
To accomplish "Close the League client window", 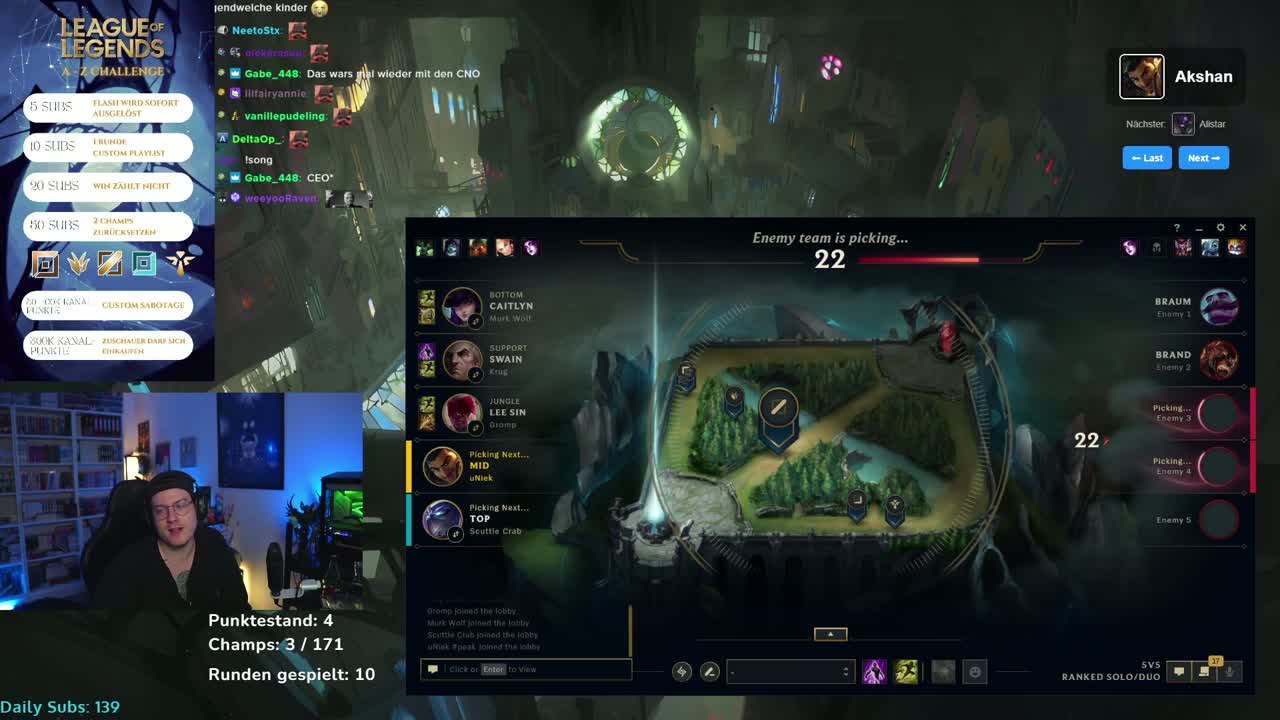I will (1243, 228).
